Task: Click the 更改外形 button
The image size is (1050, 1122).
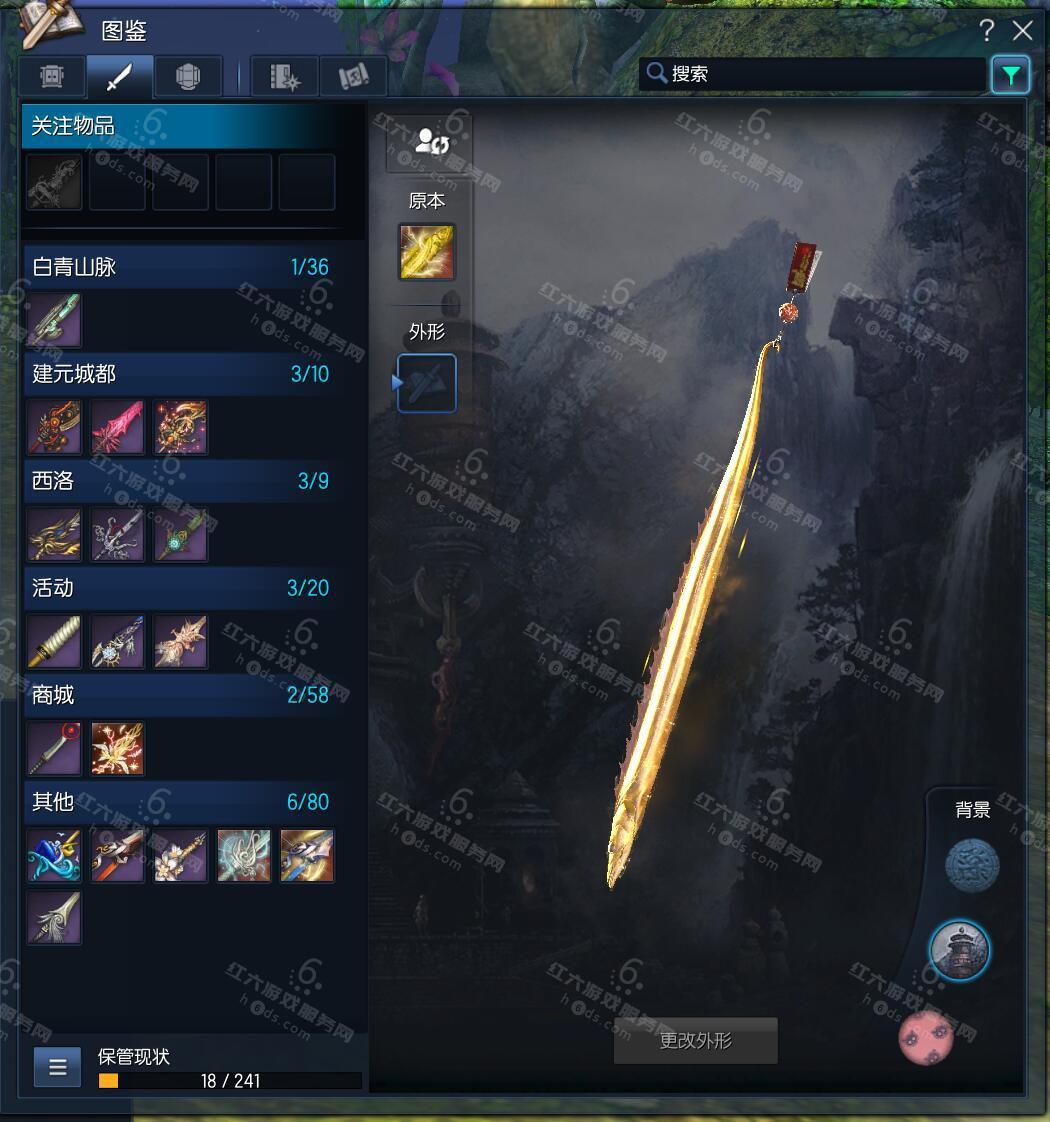Action: (696, 1041)
